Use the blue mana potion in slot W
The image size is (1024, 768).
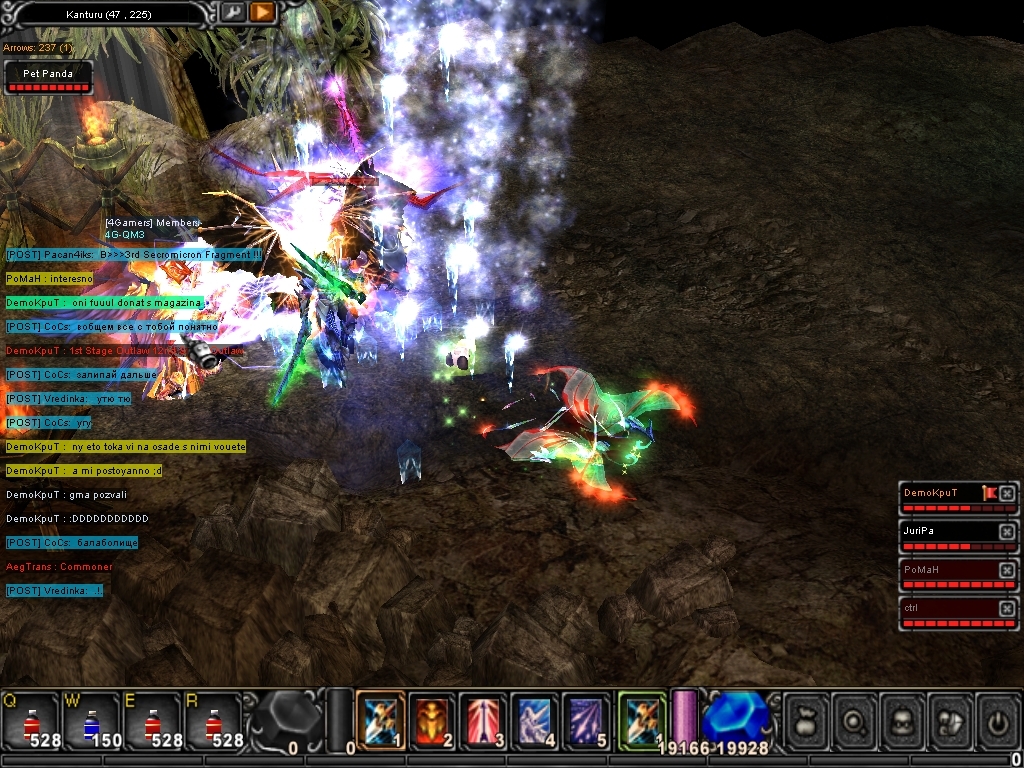click(91, 720)
